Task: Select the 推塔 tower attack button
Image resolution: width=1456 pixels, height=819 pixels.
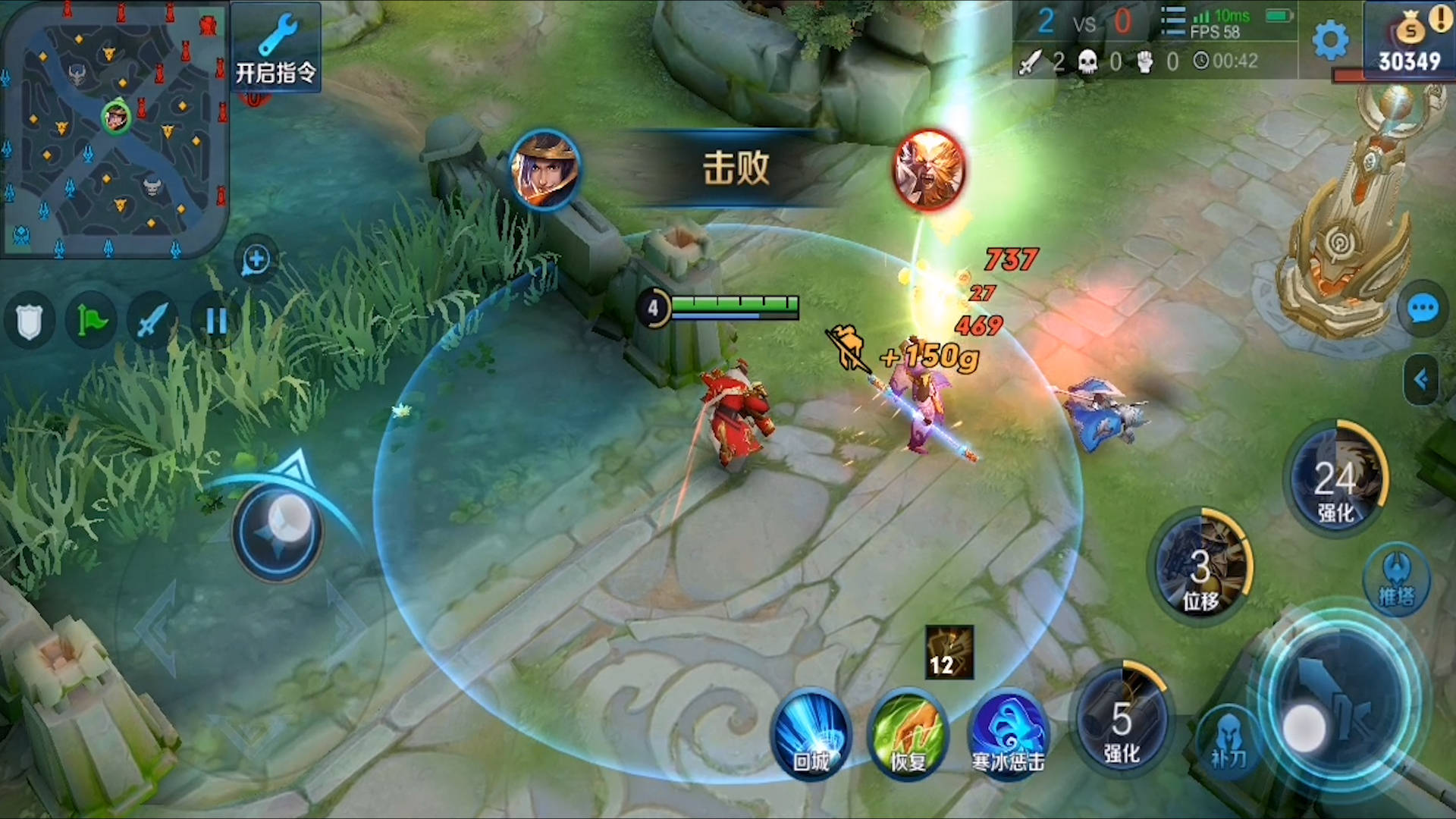Action: (1396, 579)
